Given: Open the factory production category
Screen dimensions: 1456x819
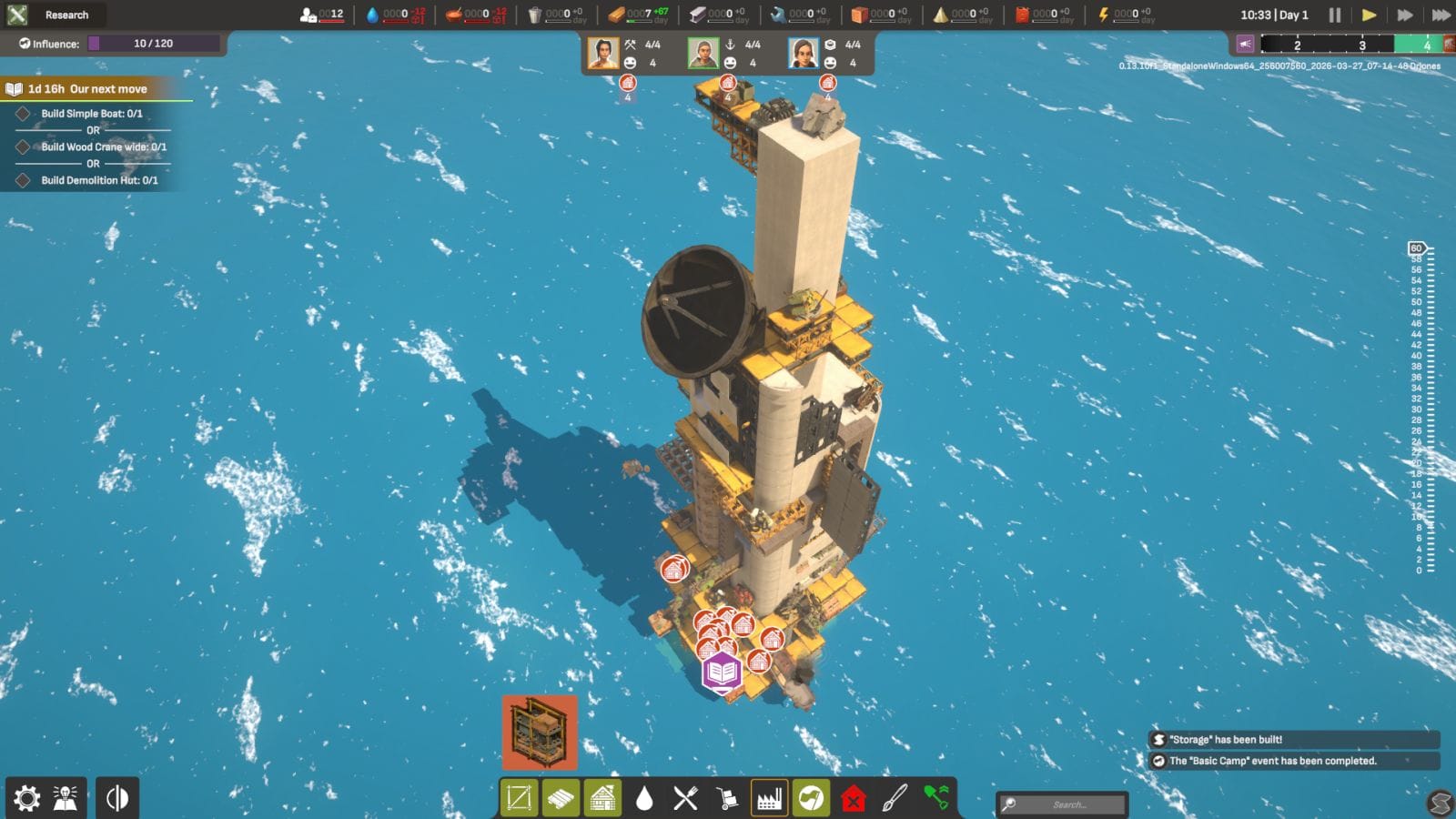Looking at the screenshot, I should (769, 798).
